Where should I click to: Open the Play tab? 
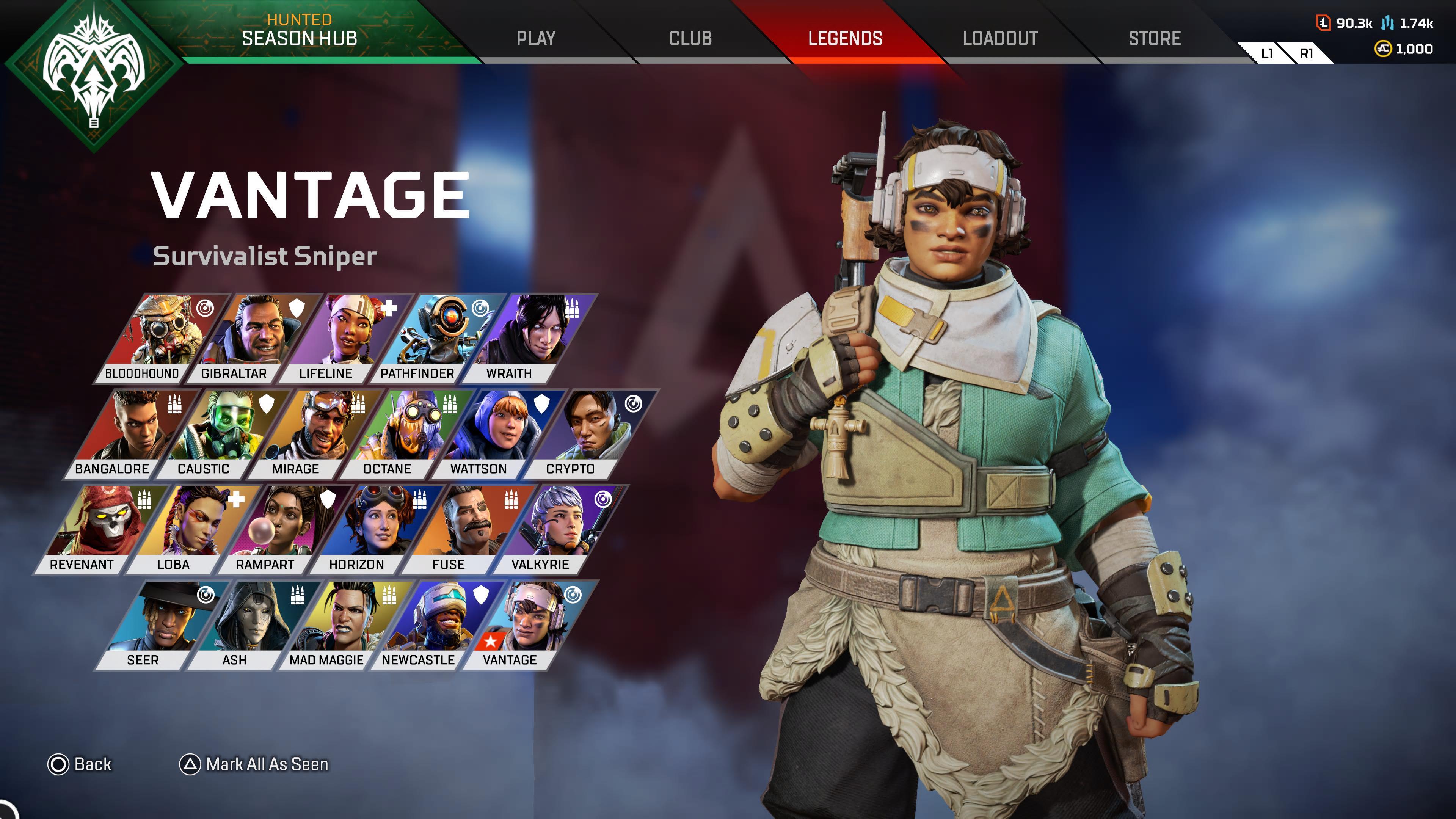(x=535, y=38)
